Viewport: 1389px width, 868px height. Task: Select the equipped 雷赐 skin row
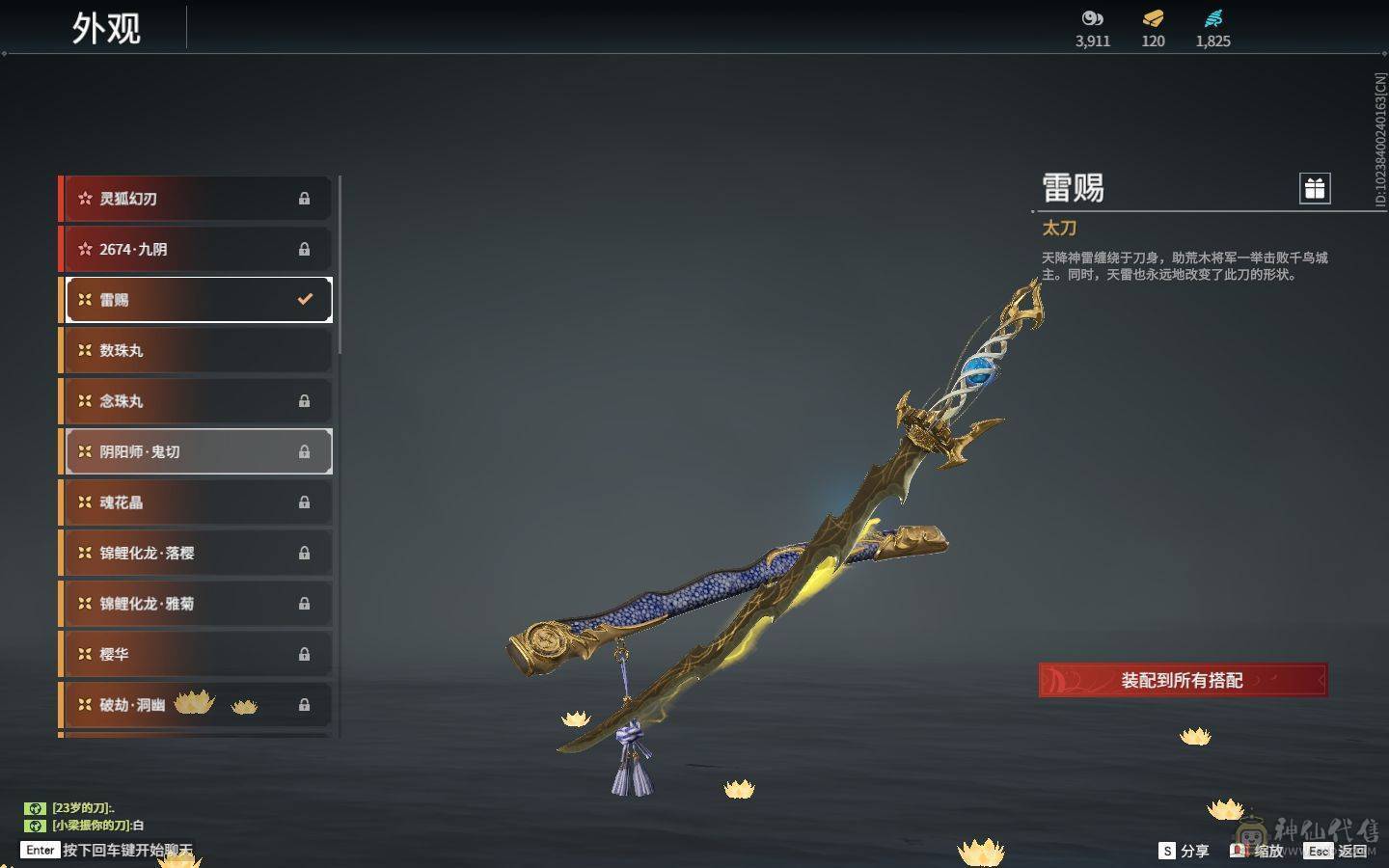(x=197, y=300)
